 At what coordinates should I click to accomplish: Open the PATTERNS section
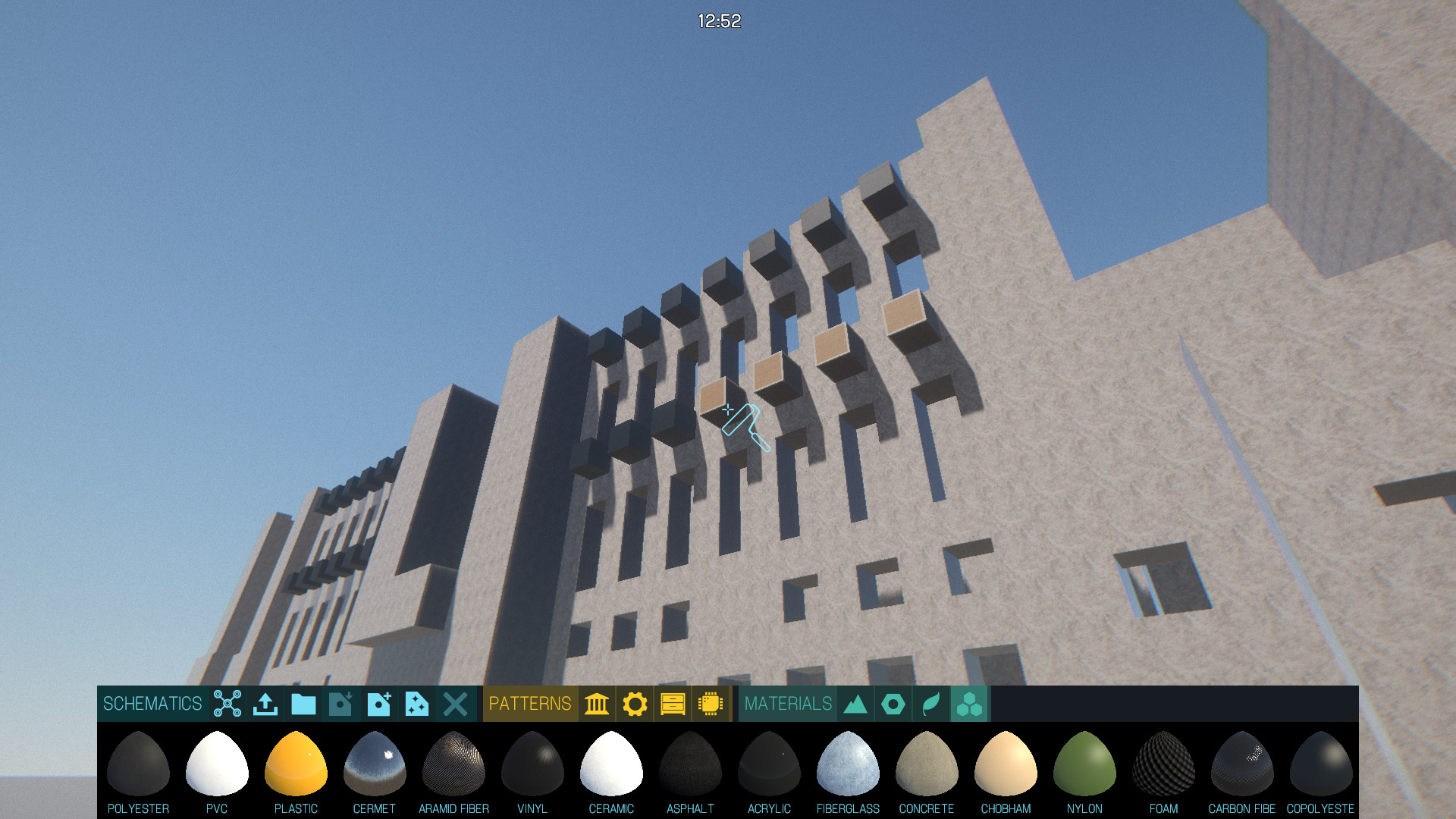[x=531, y=704]
